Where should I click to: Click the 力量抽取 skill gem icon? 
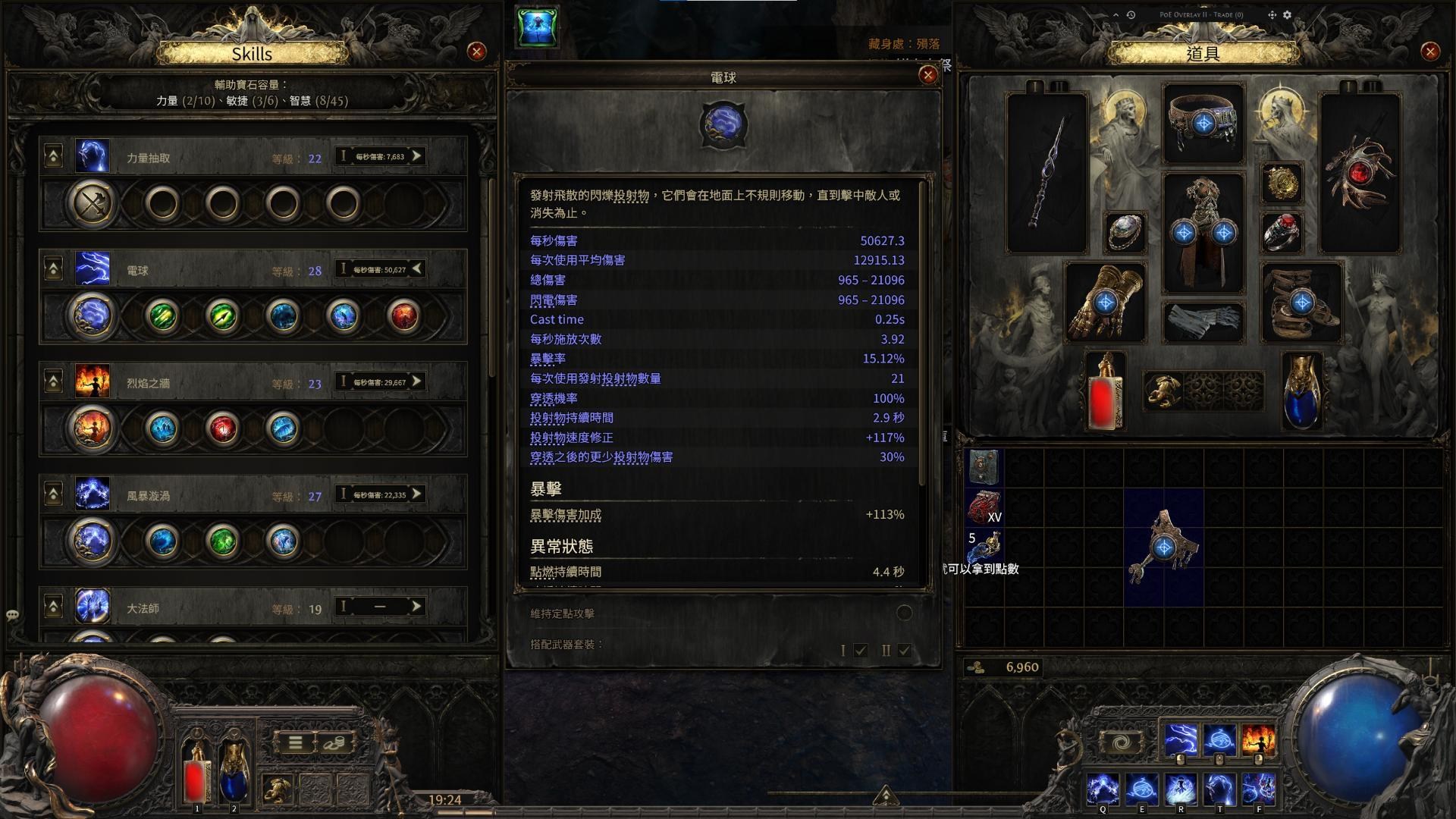(92, 157)
